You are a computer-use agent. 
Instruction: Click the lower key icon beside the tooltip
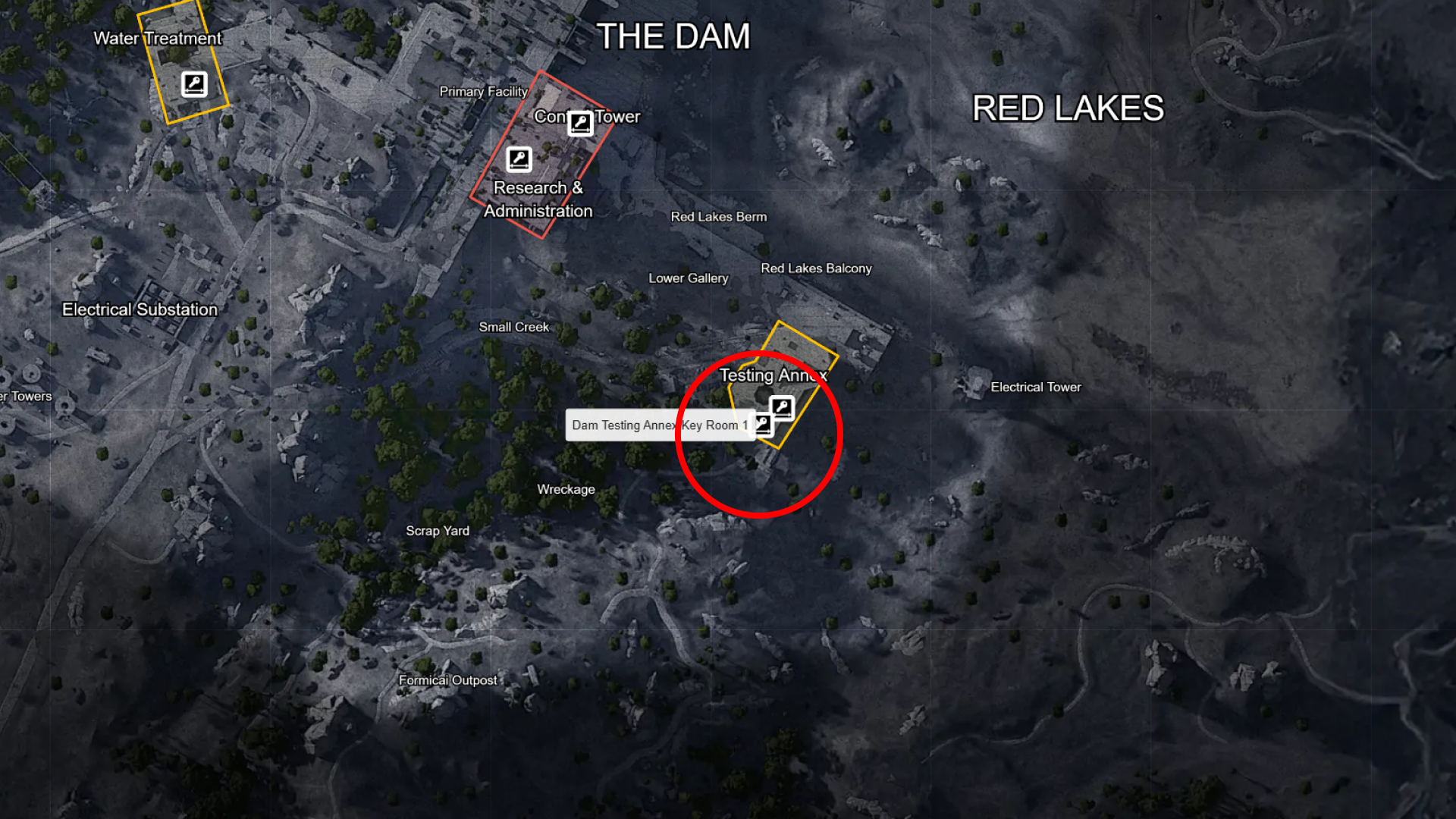(763, 425)
